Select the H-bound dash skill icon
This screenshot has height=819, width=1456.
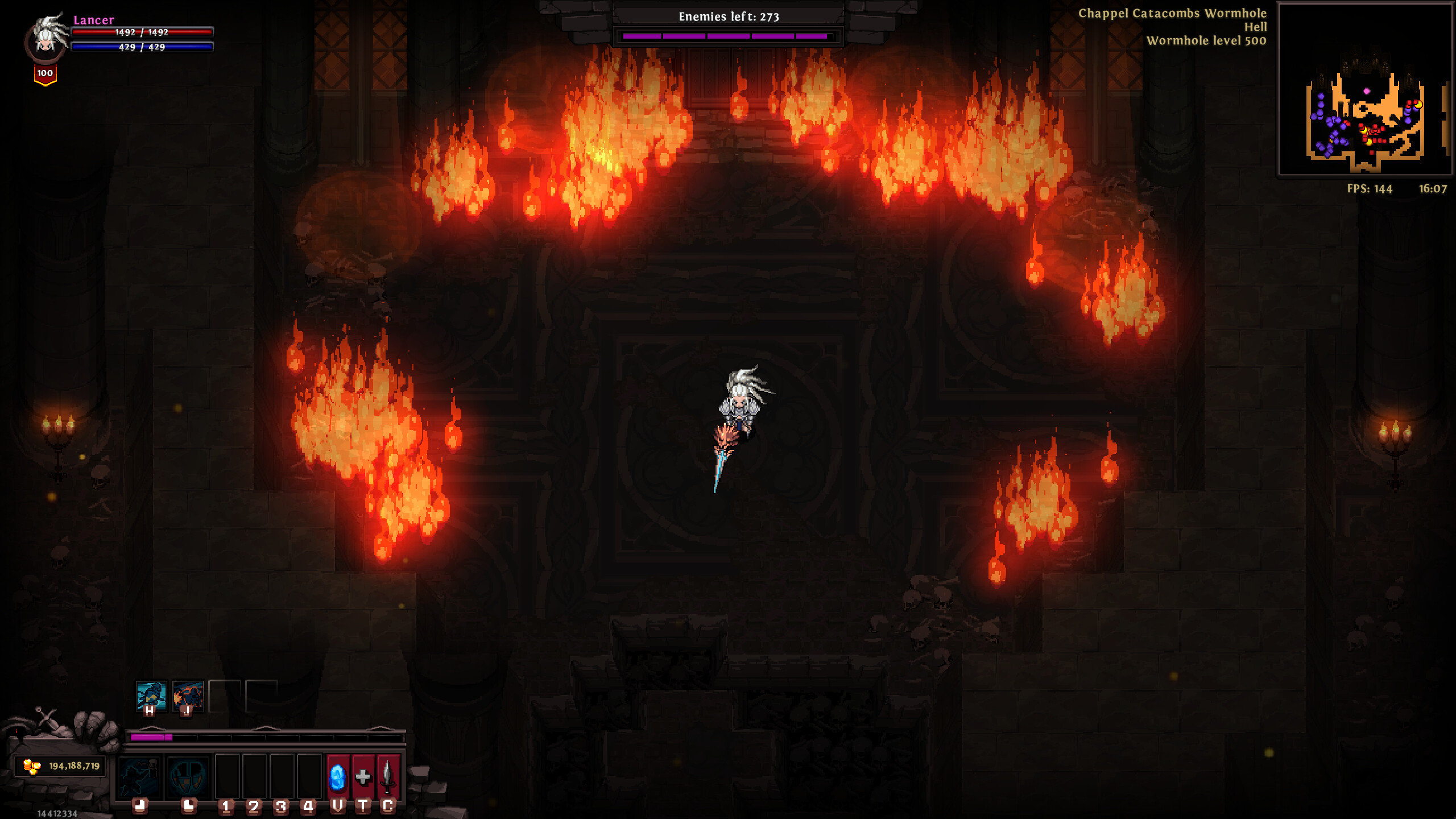point(151,695)
